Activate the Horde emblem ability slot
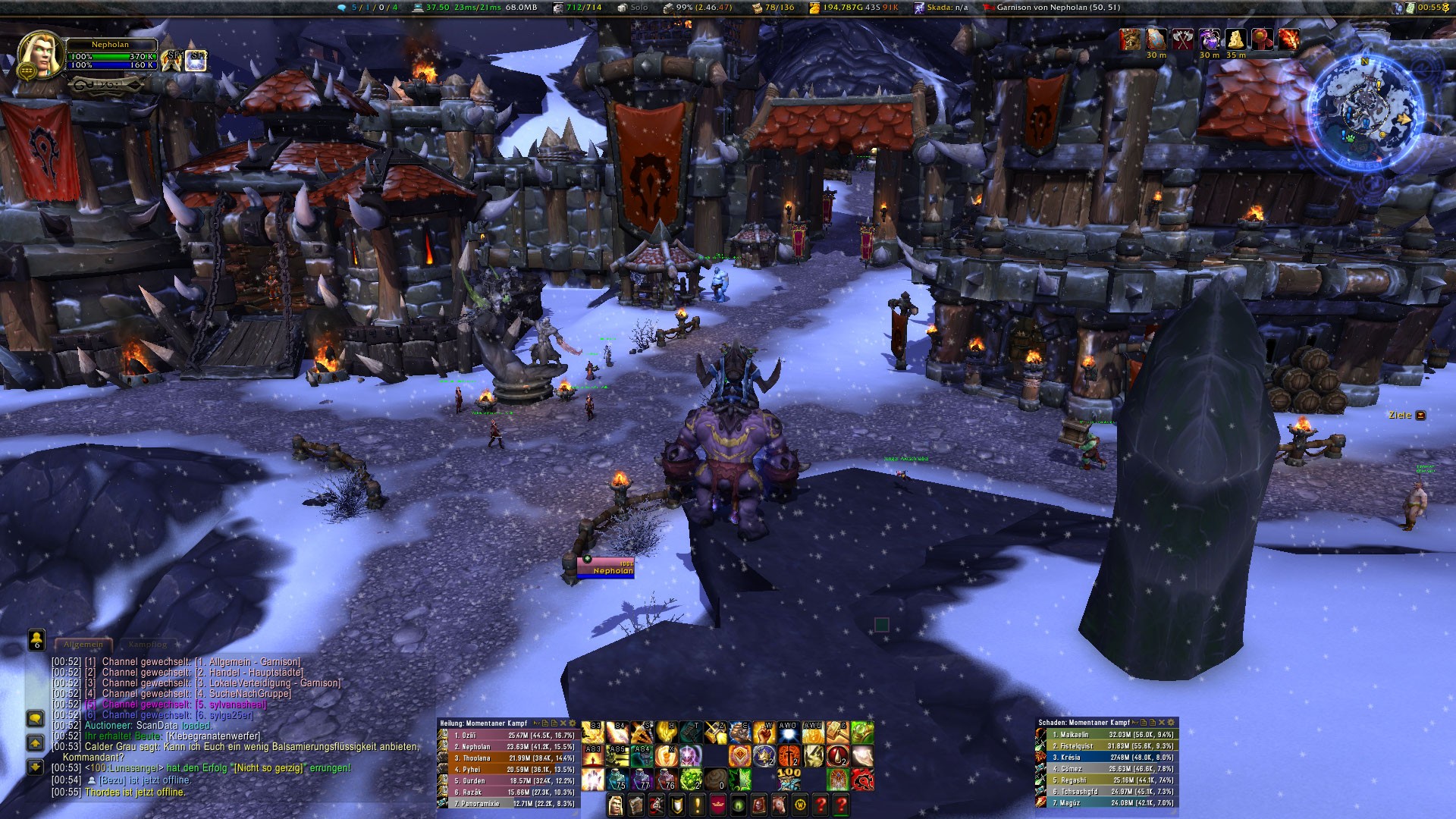This screenshot has height=819, width=1456. (862, 780)
